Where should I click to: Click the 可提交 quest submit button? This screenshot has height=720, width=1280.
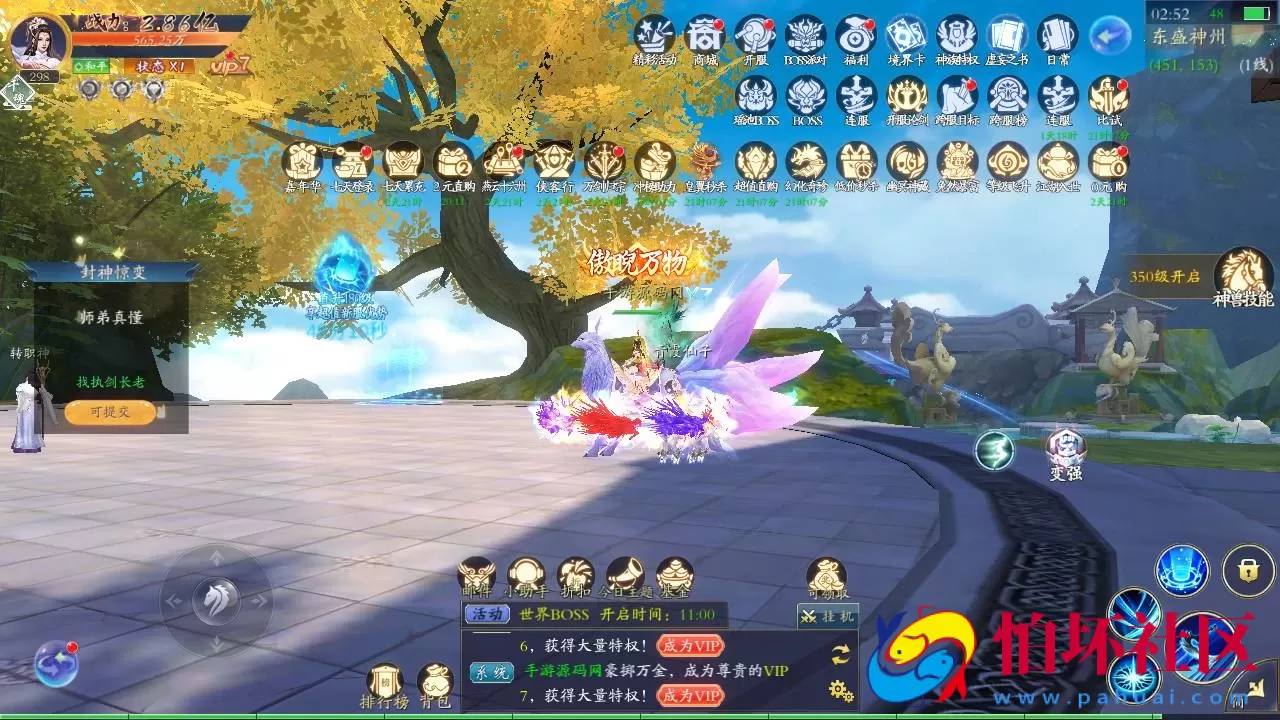tap(110, 412)
